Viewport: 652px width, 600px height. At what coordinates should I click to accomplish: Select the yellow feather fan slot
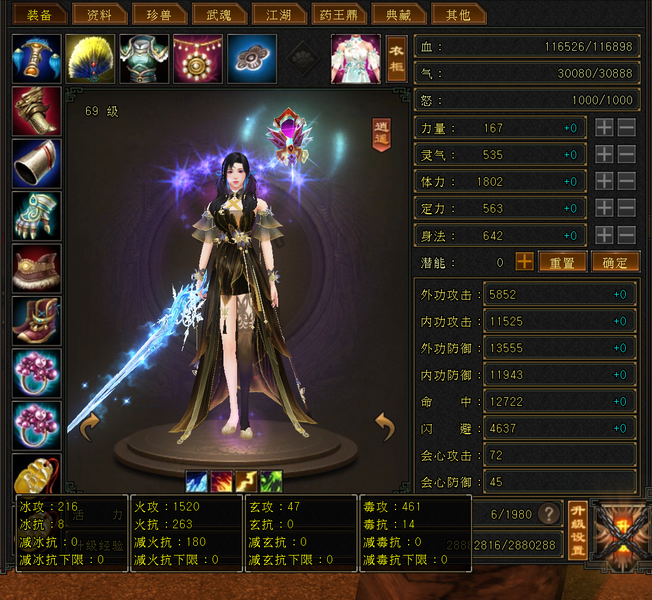click(90, 58)
